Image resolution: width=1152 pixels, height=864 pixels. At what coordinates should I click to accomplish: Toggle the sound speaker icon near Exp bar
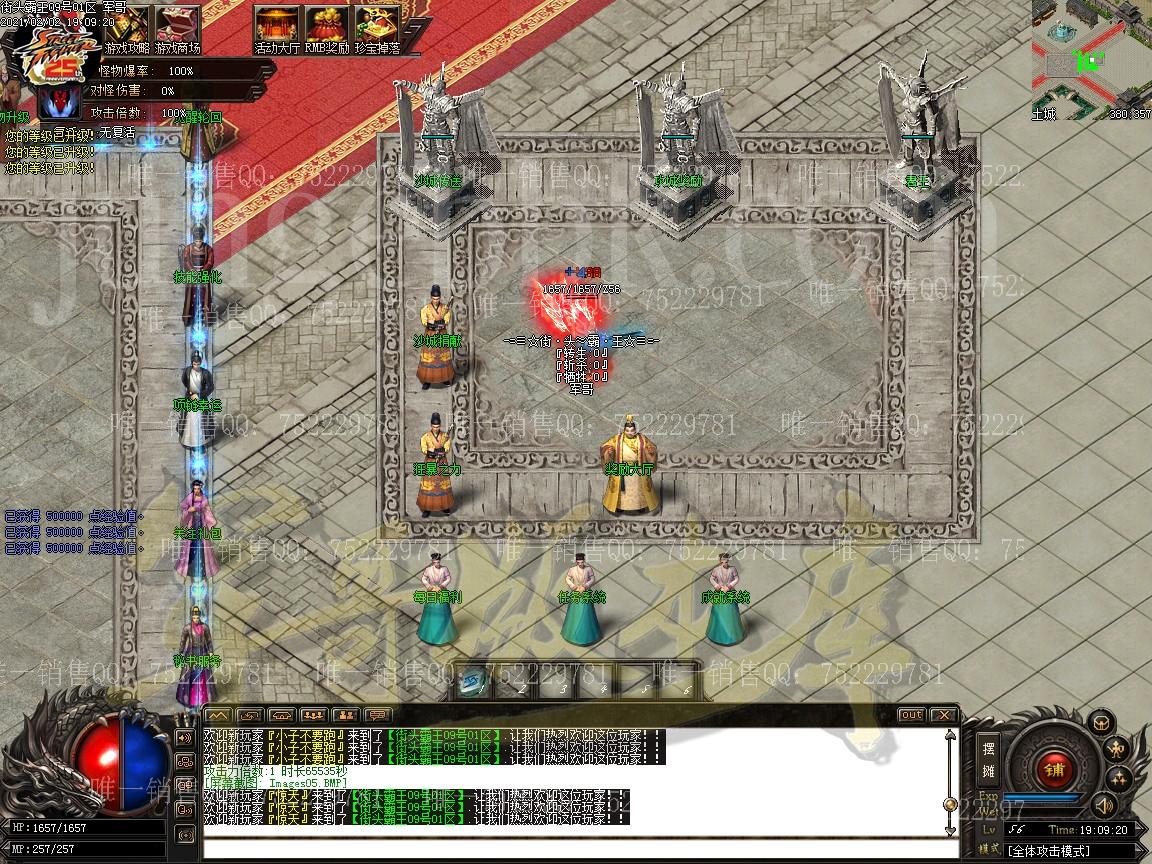1103,805
